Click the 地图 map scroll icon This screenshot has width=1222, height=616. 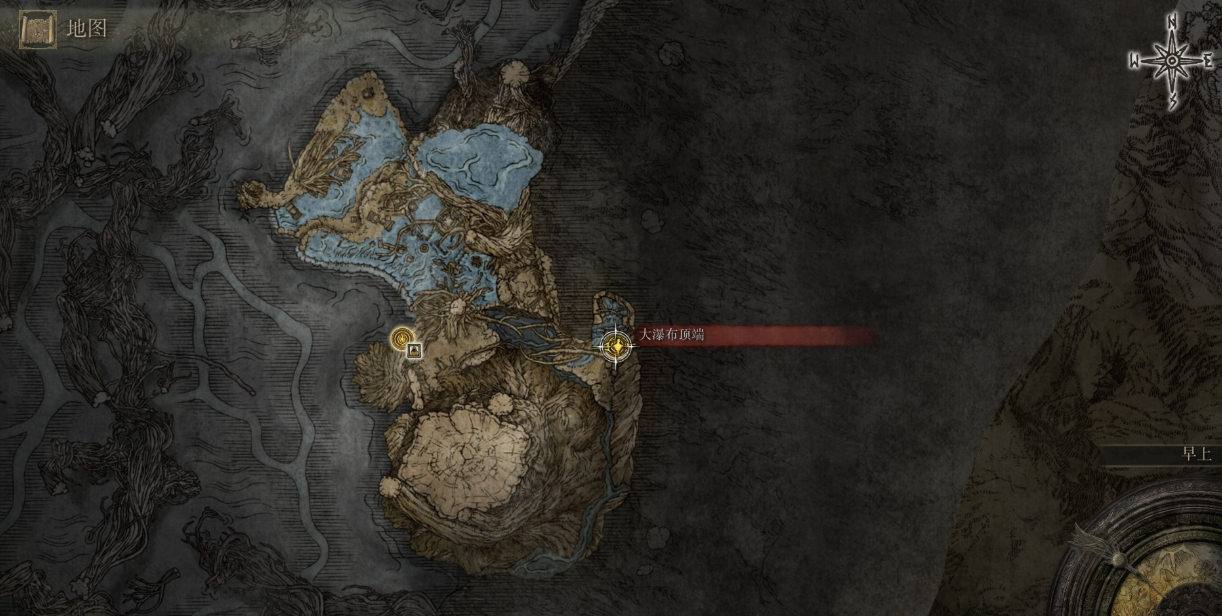37,29
